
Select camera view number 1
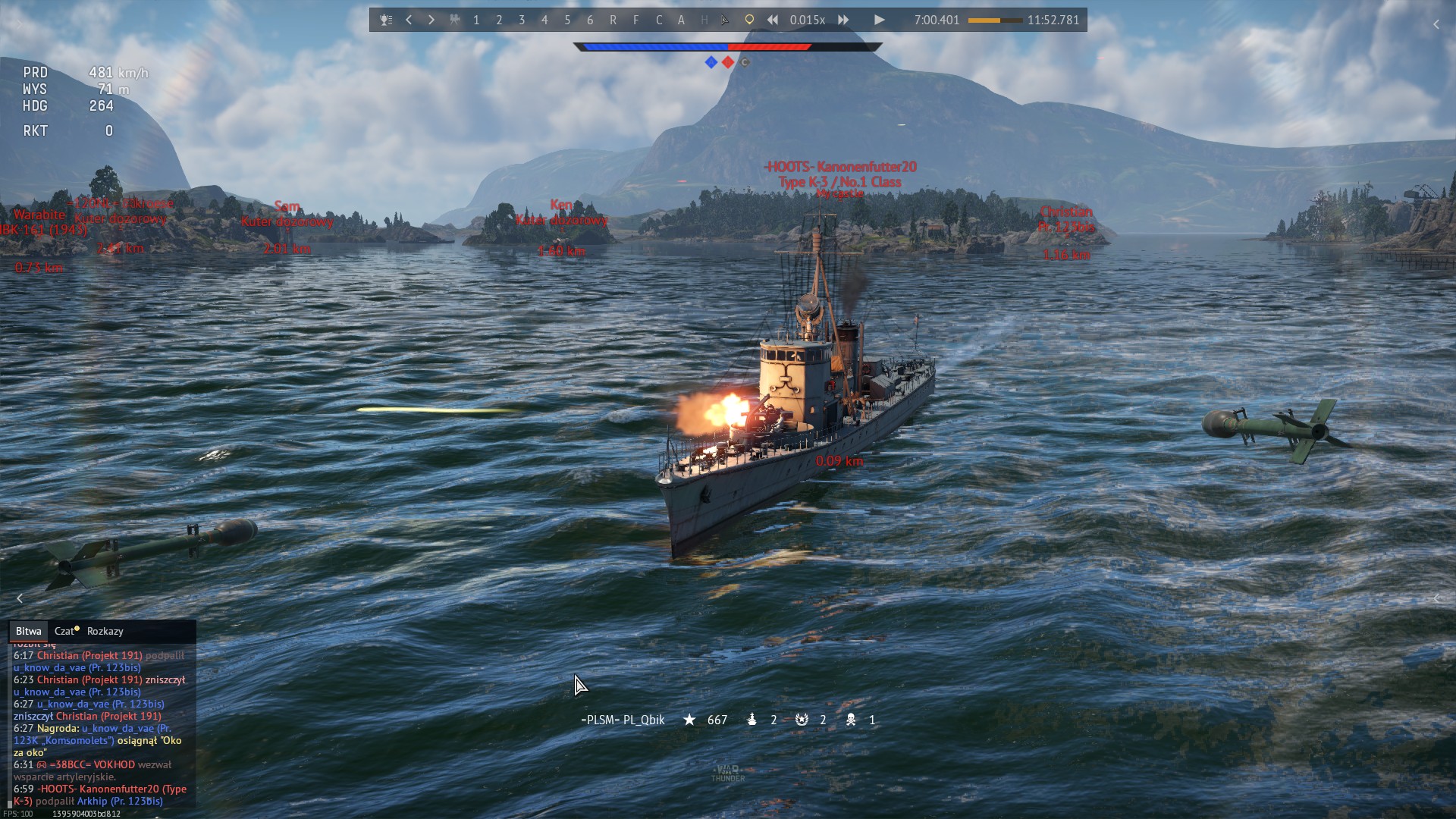point(476,20)
